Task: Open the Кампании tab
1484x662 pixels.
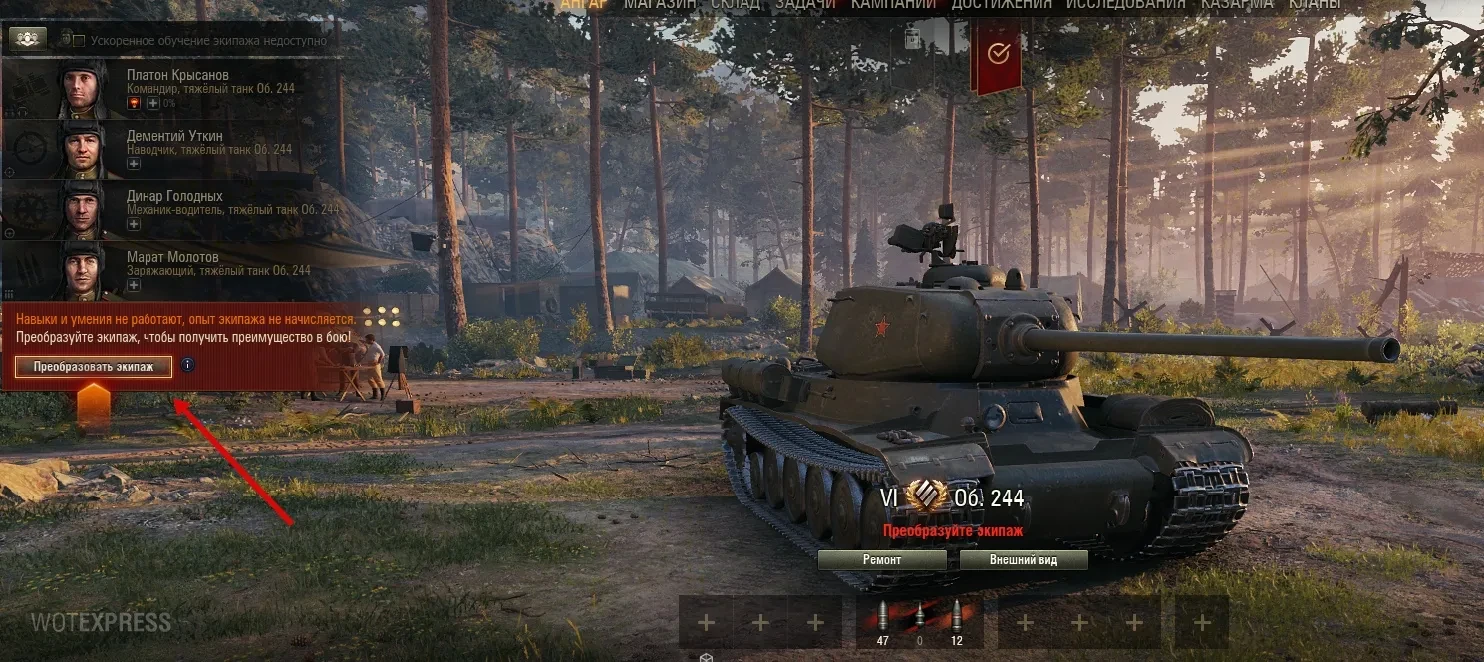Action: (893, 5)
